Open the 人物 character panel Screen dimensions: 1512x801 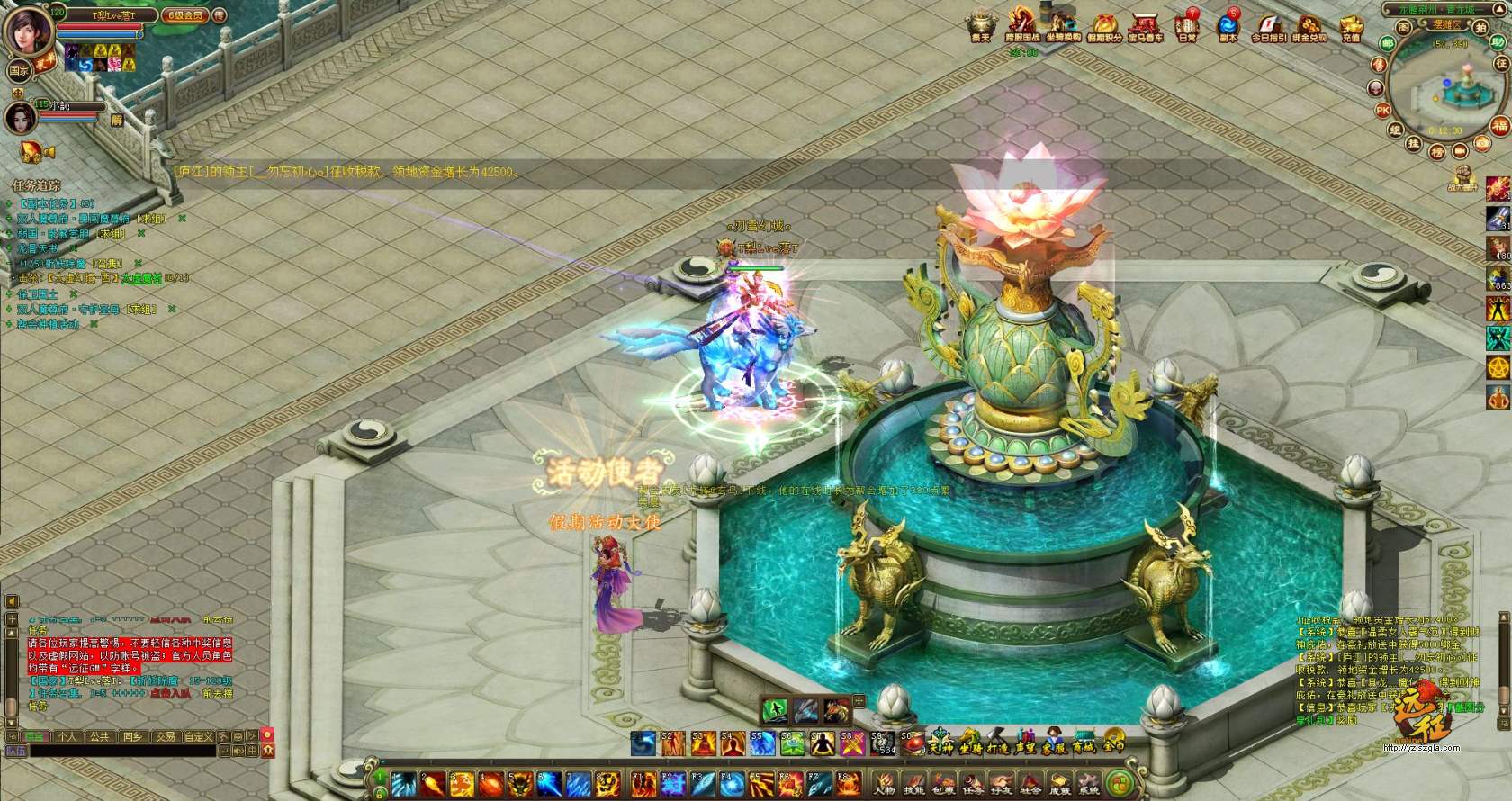(x=885, y=783)
